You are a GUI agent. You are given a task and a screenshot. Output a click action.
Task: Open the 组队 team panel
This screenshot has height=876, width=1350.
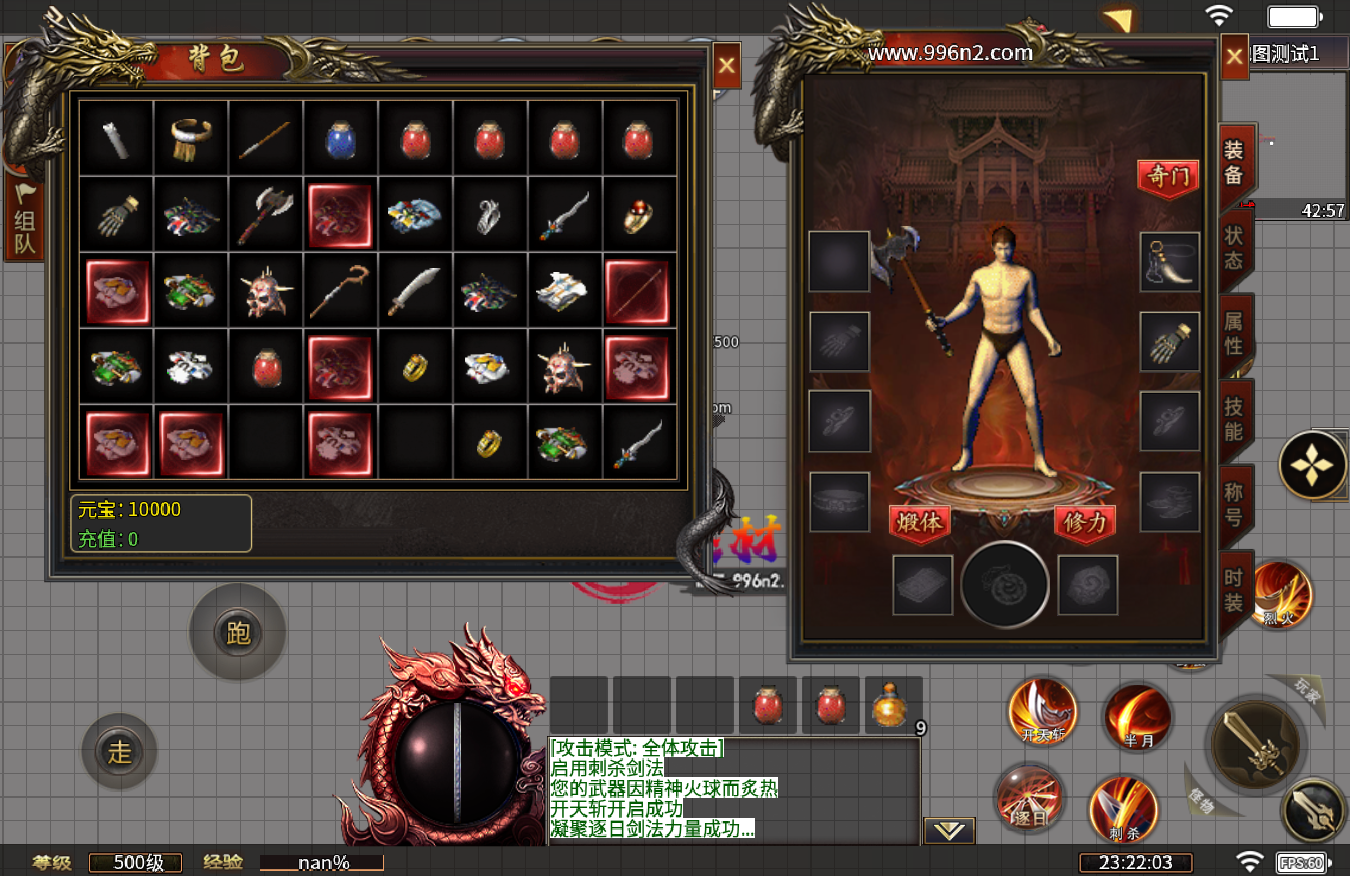tap(24, 220)
